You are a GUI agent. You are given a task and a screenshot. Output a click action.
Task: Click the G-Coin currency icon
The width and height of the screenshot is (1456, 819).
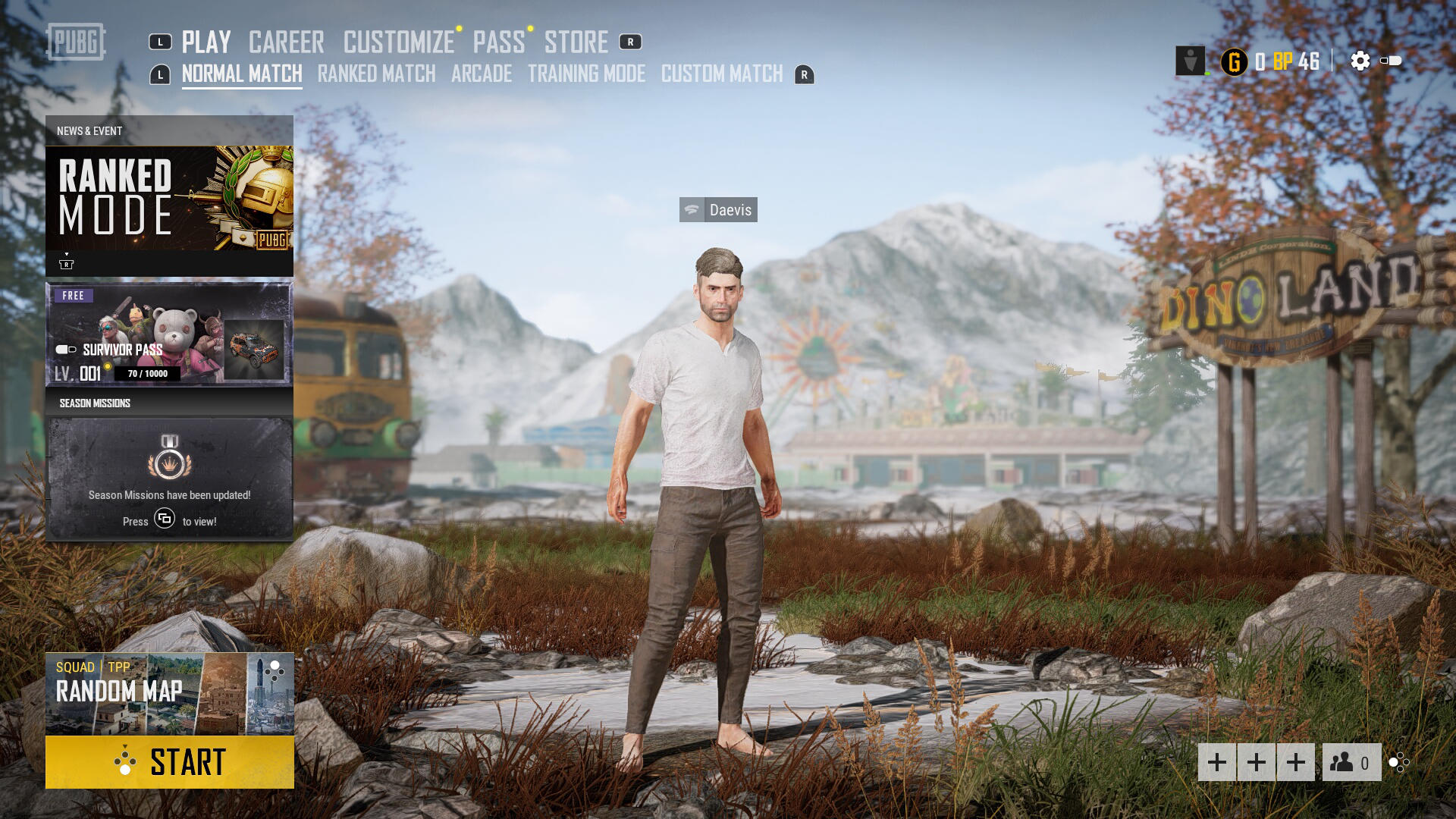(x=1235, y=61)
